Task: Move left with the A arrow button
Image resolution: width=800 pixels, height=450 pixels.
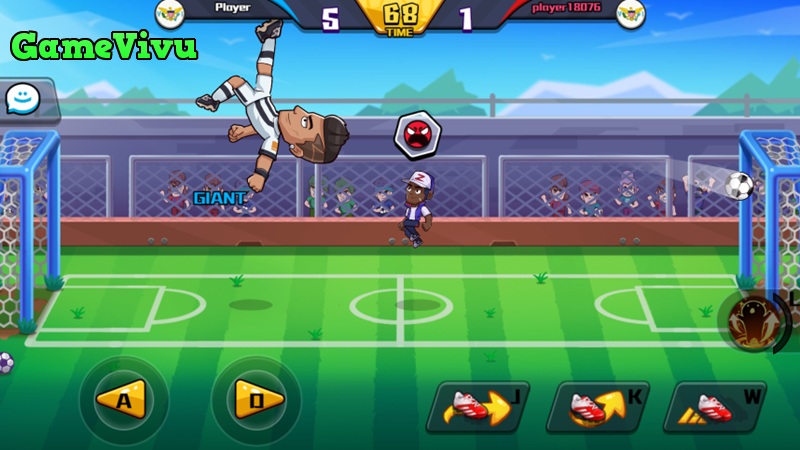Action: [x=124, y=400]
